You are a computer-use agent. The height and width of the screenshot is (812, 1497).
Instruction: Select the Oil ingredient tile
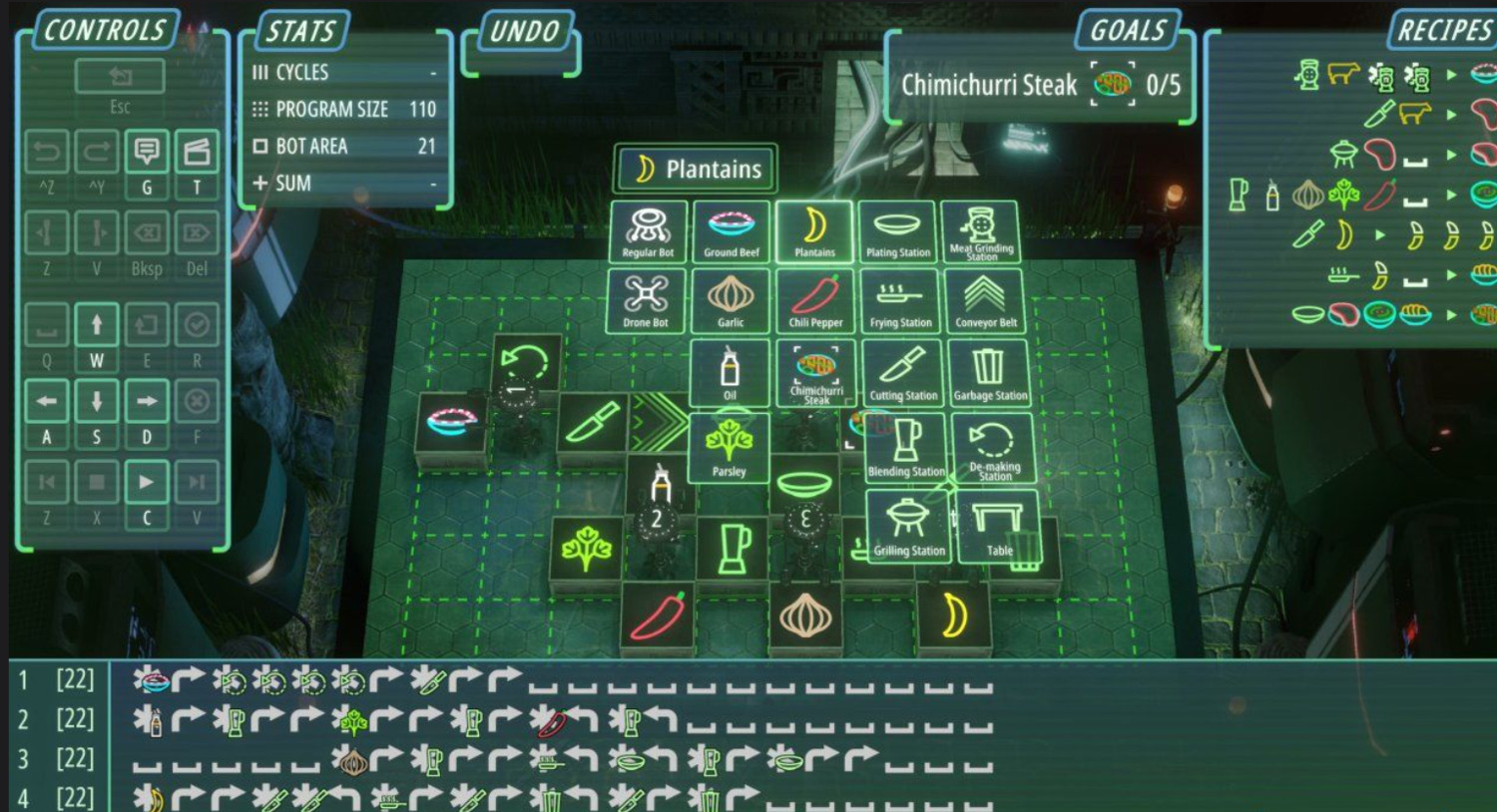pyautogui.click(x=731, y=373)
